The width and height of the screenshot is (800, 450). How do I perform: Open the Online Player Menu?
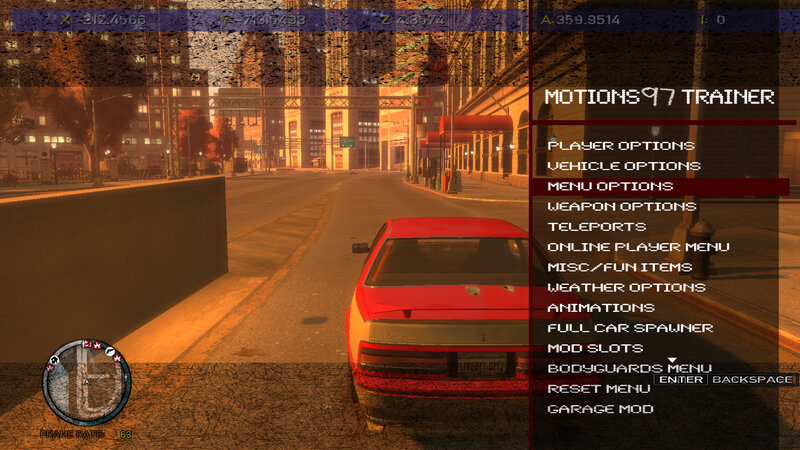pos(638,247)
